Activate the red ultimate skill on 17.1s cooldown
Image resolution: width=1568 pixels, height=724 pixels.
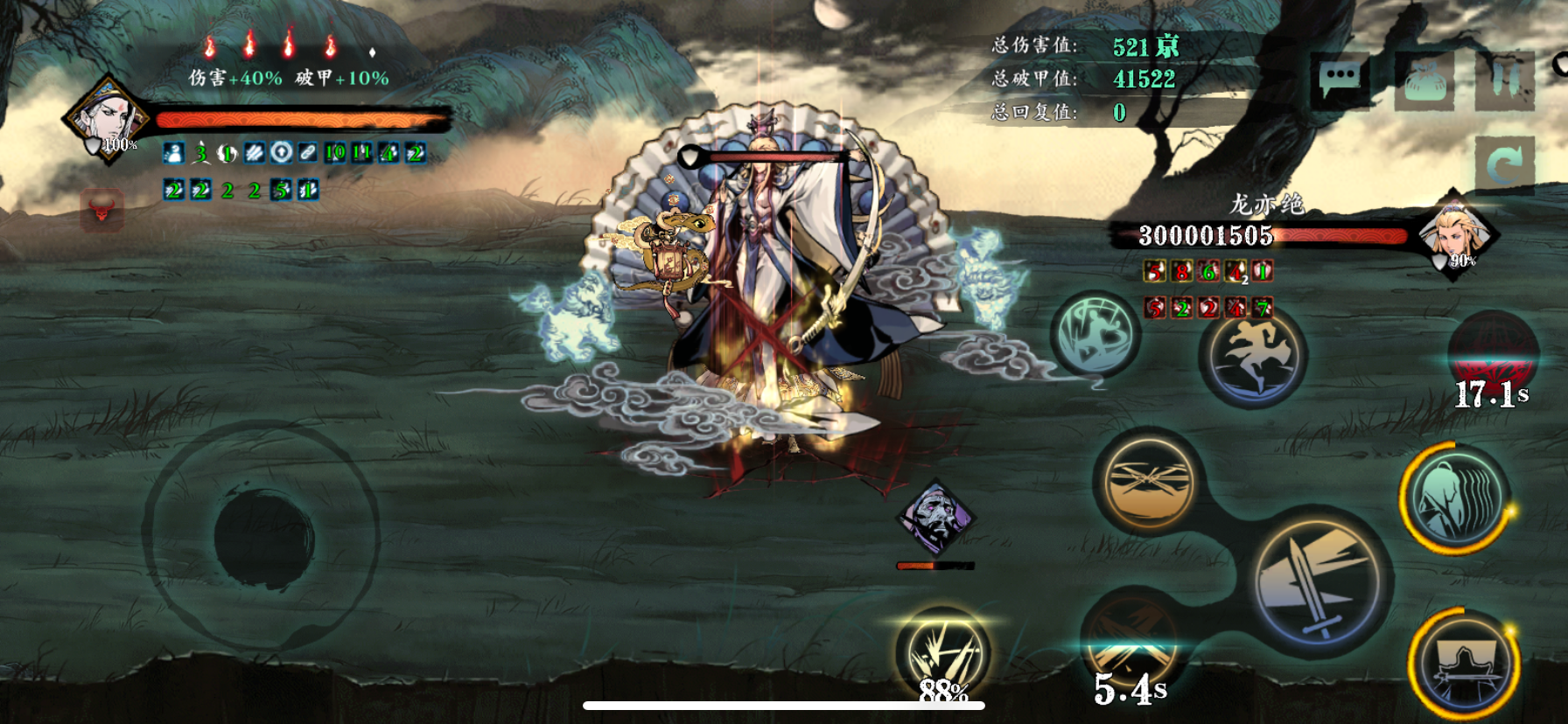pos(1493,359)
